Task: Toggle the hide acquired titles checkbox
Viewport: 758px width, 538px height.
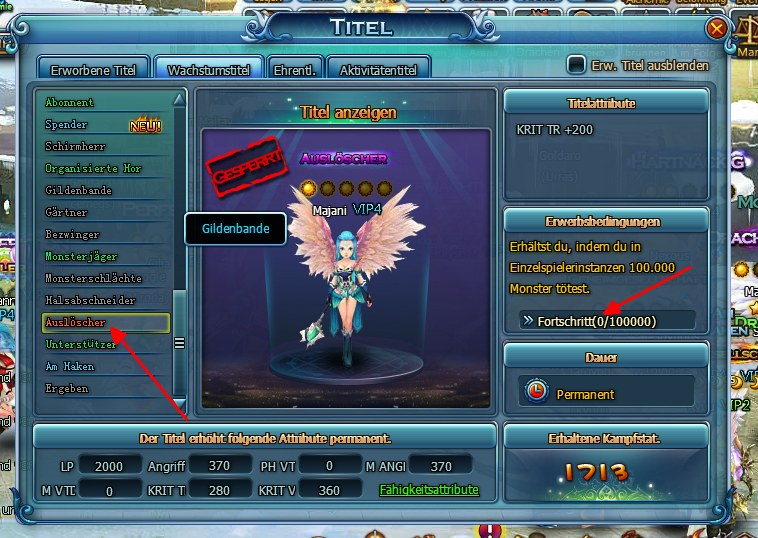Action: coord(576,65)
